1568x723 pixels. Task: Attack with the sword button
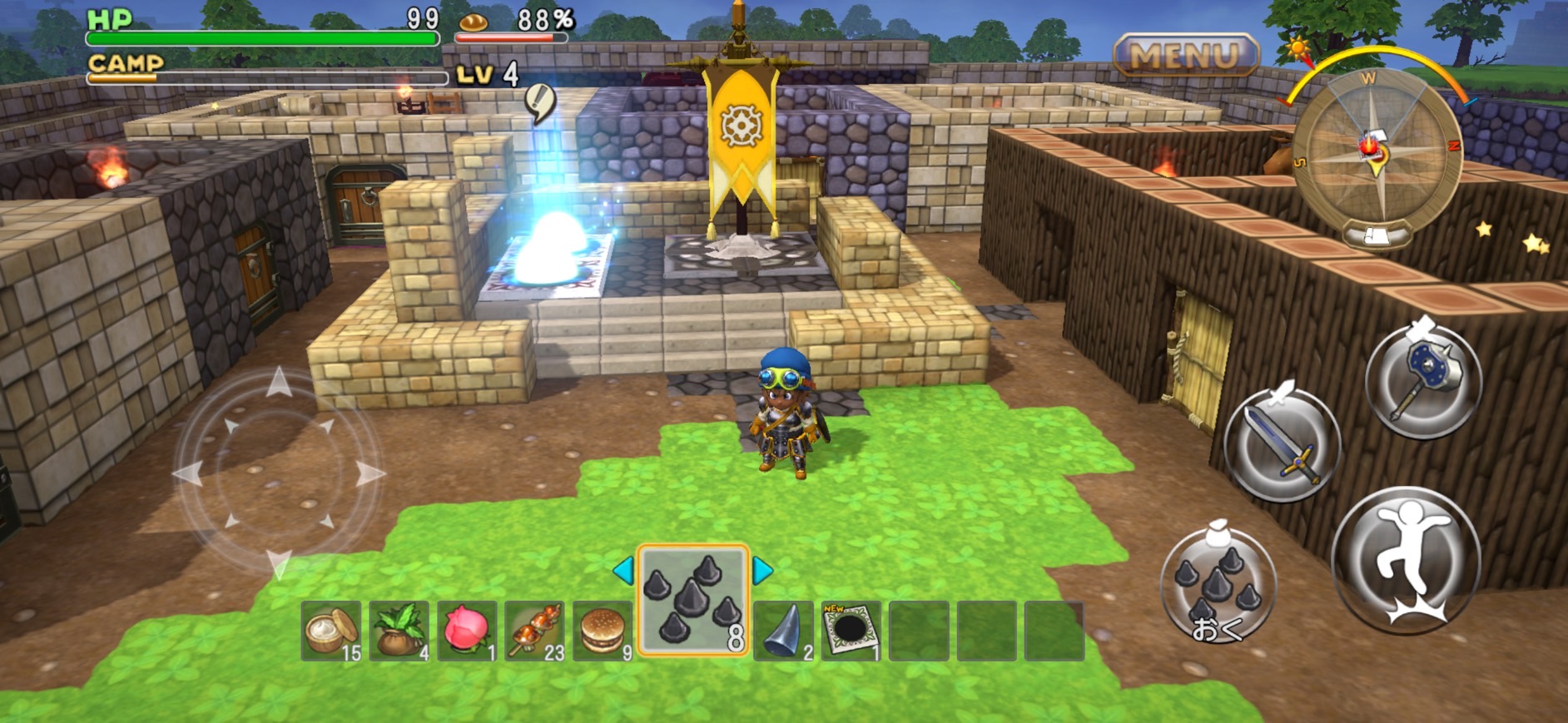coord(1283,443)
